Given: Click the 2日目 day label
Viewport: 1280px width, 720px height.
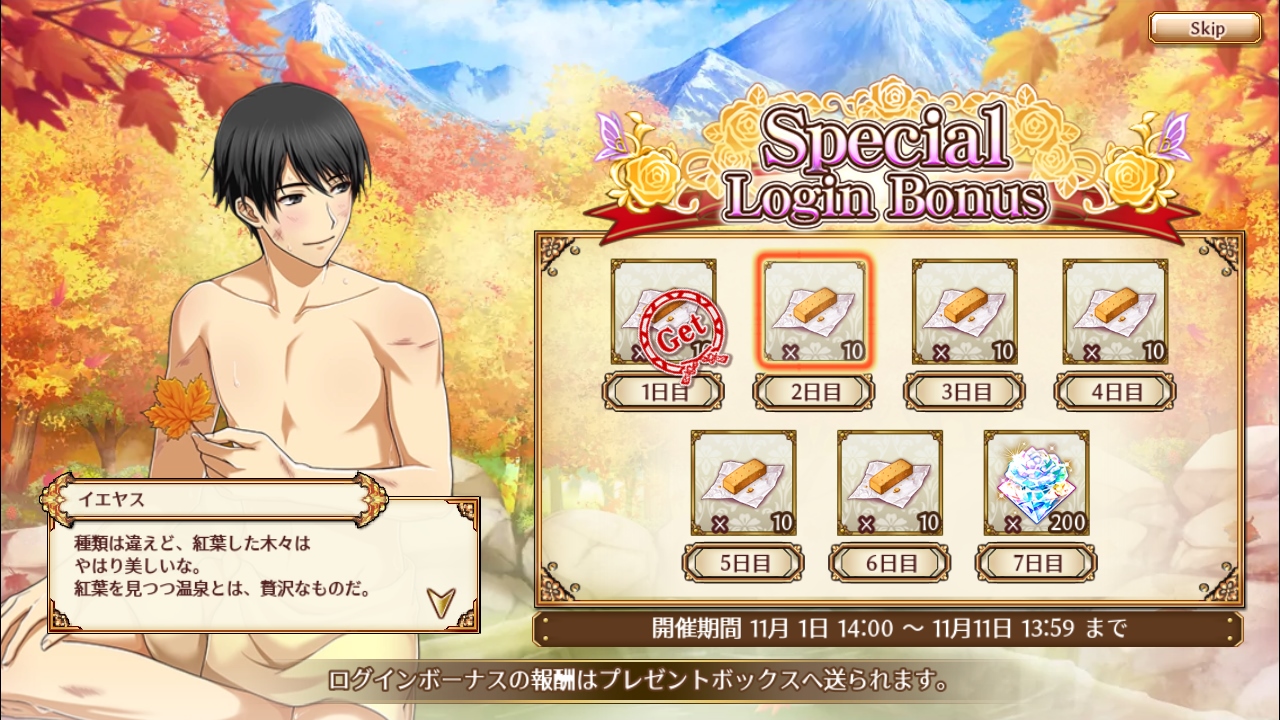Looking at the screenshot, I should tap(814, 392).
